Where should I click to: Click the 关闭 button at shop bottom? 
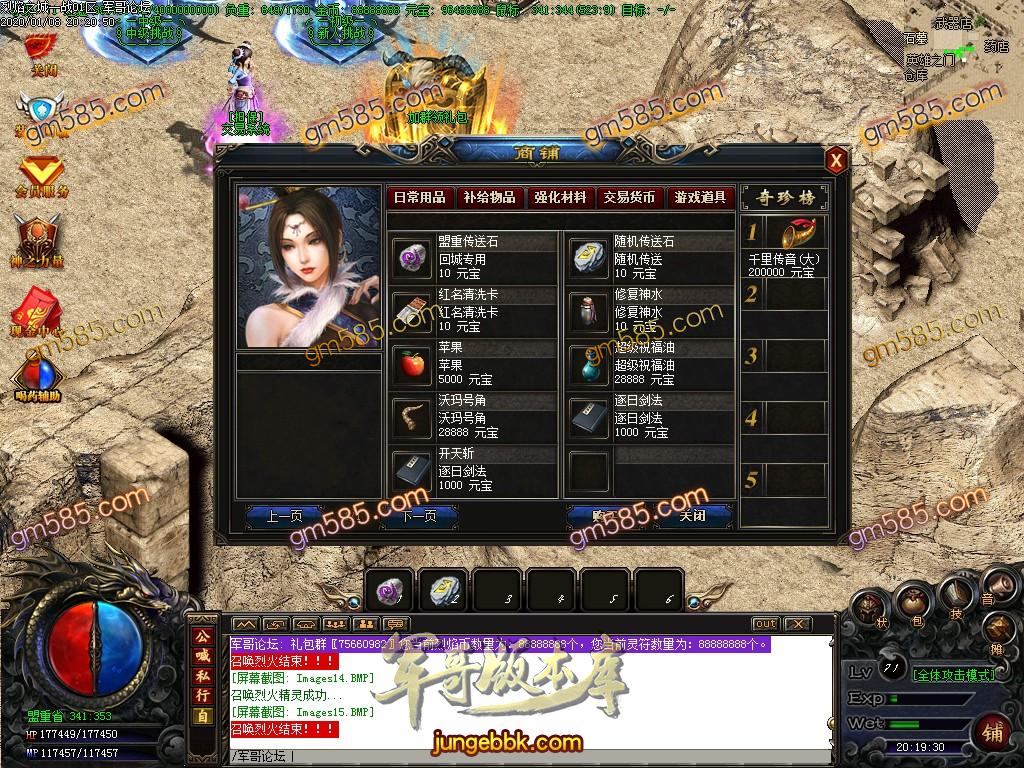point(692,516)
